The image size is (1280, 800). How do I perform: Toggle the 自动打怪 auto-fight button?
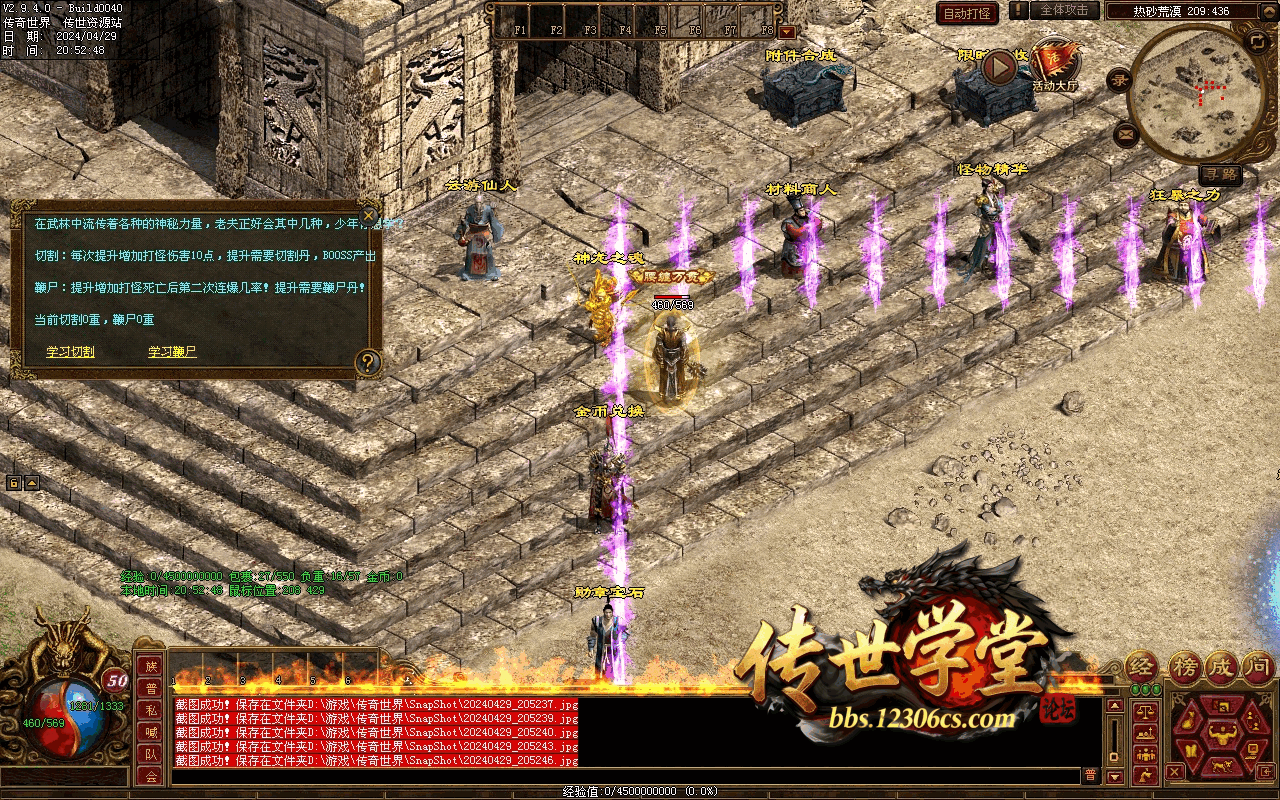(x=967, y=13)
